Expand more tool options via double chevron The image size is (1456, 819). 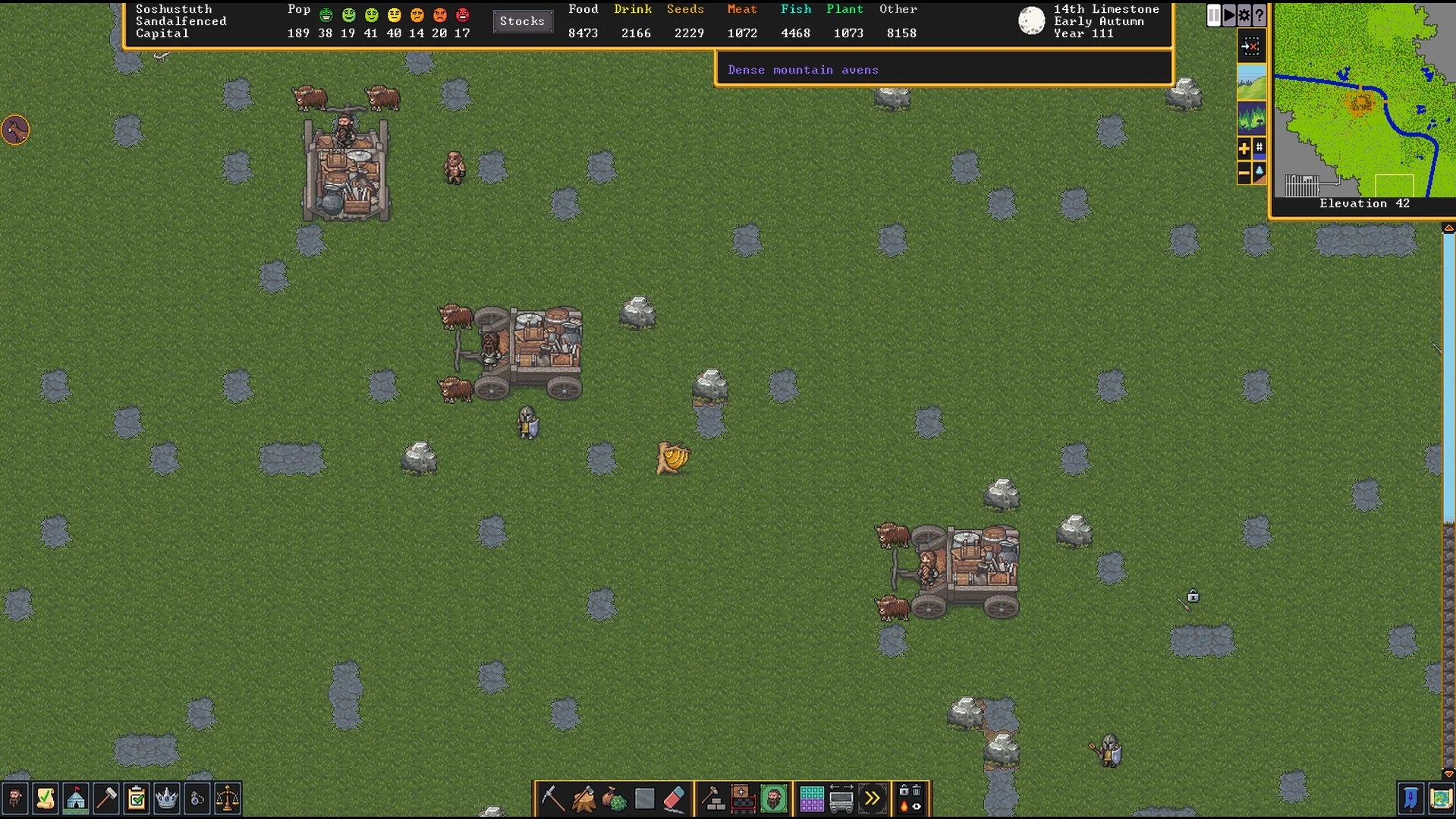coord(873,799)
